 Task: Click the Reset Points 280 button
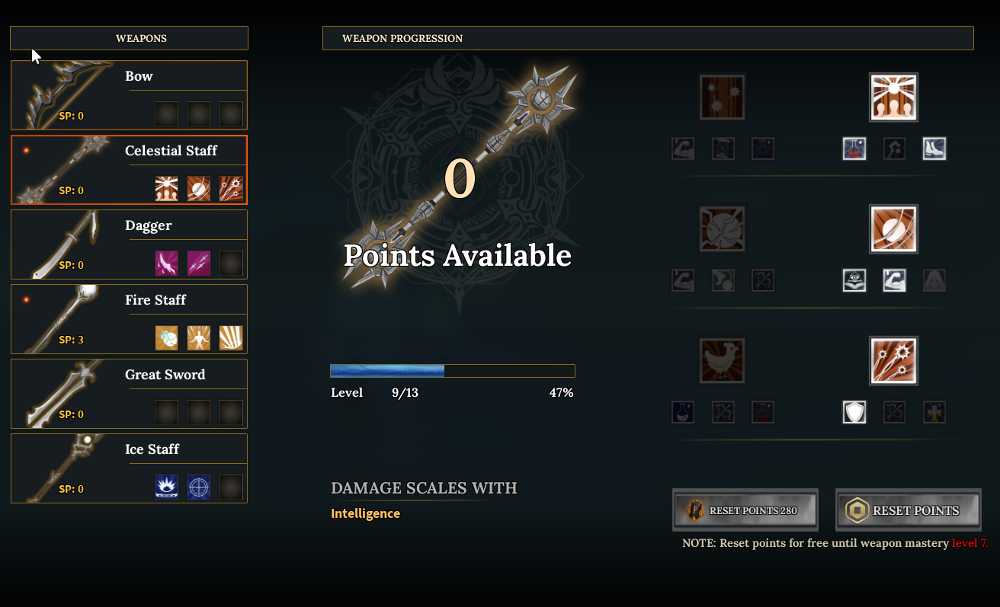(x=745, y=511)
